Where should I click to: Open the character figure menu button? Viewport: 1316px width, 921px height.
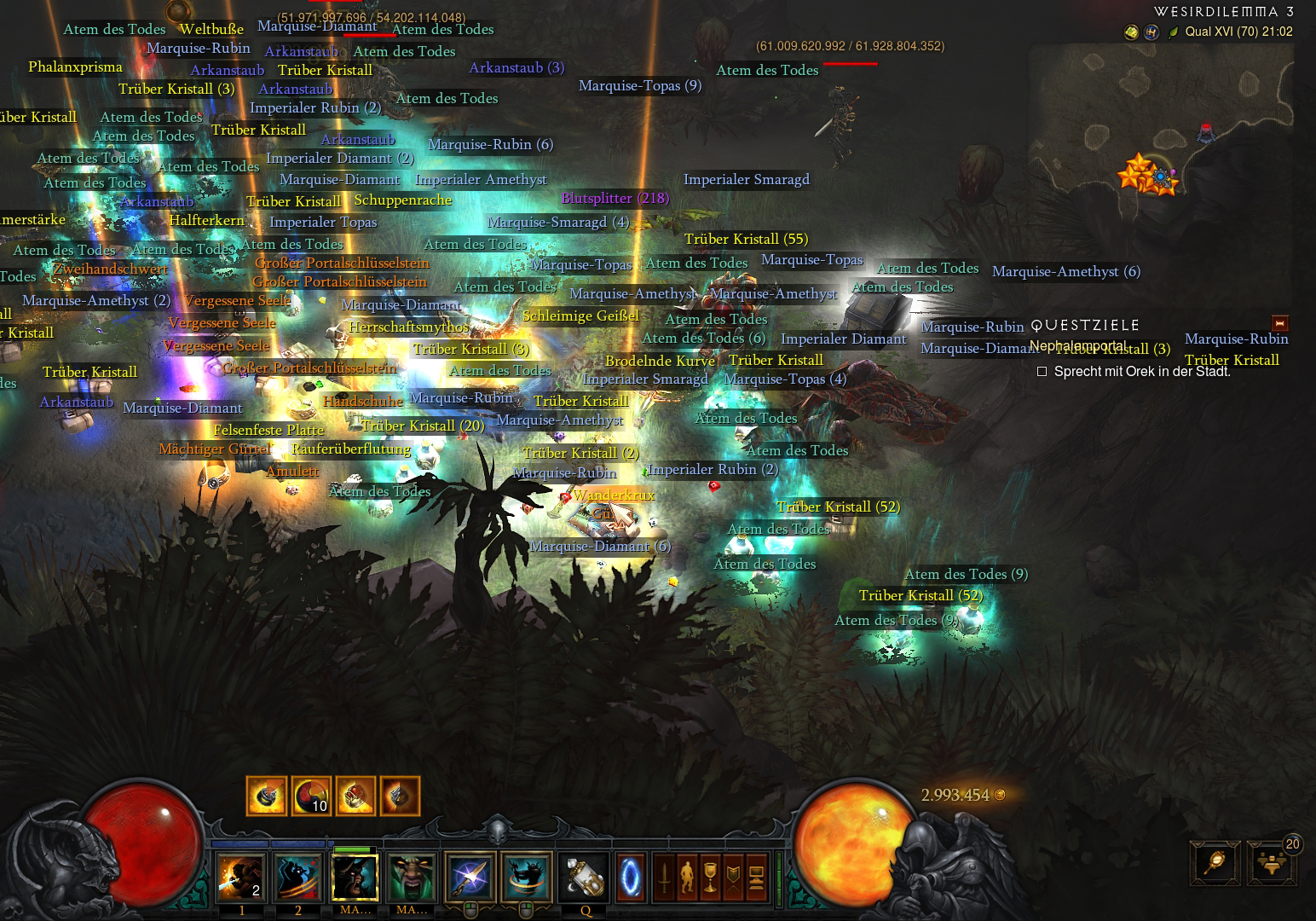pyautogui.click(x=687, y=877)
